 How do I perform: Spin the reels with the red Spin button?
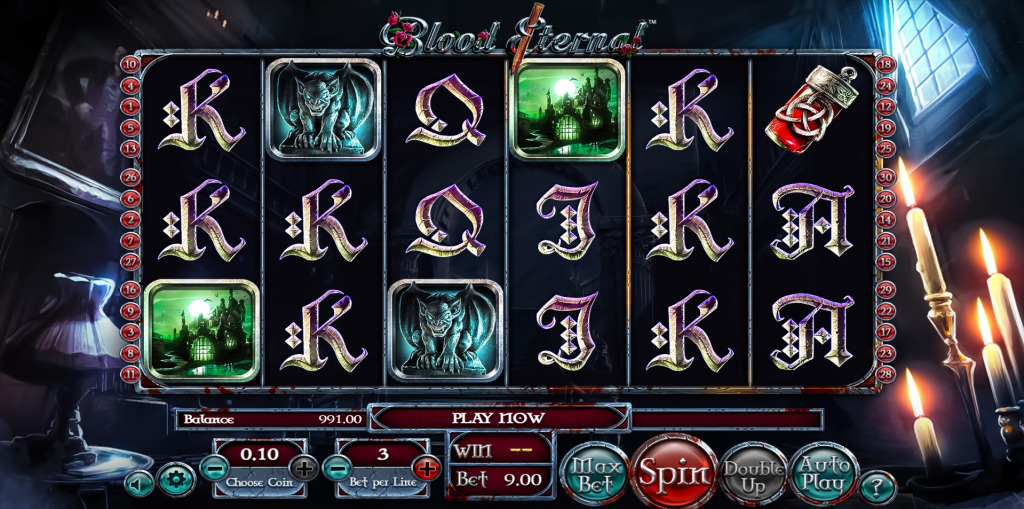[673, 471]
